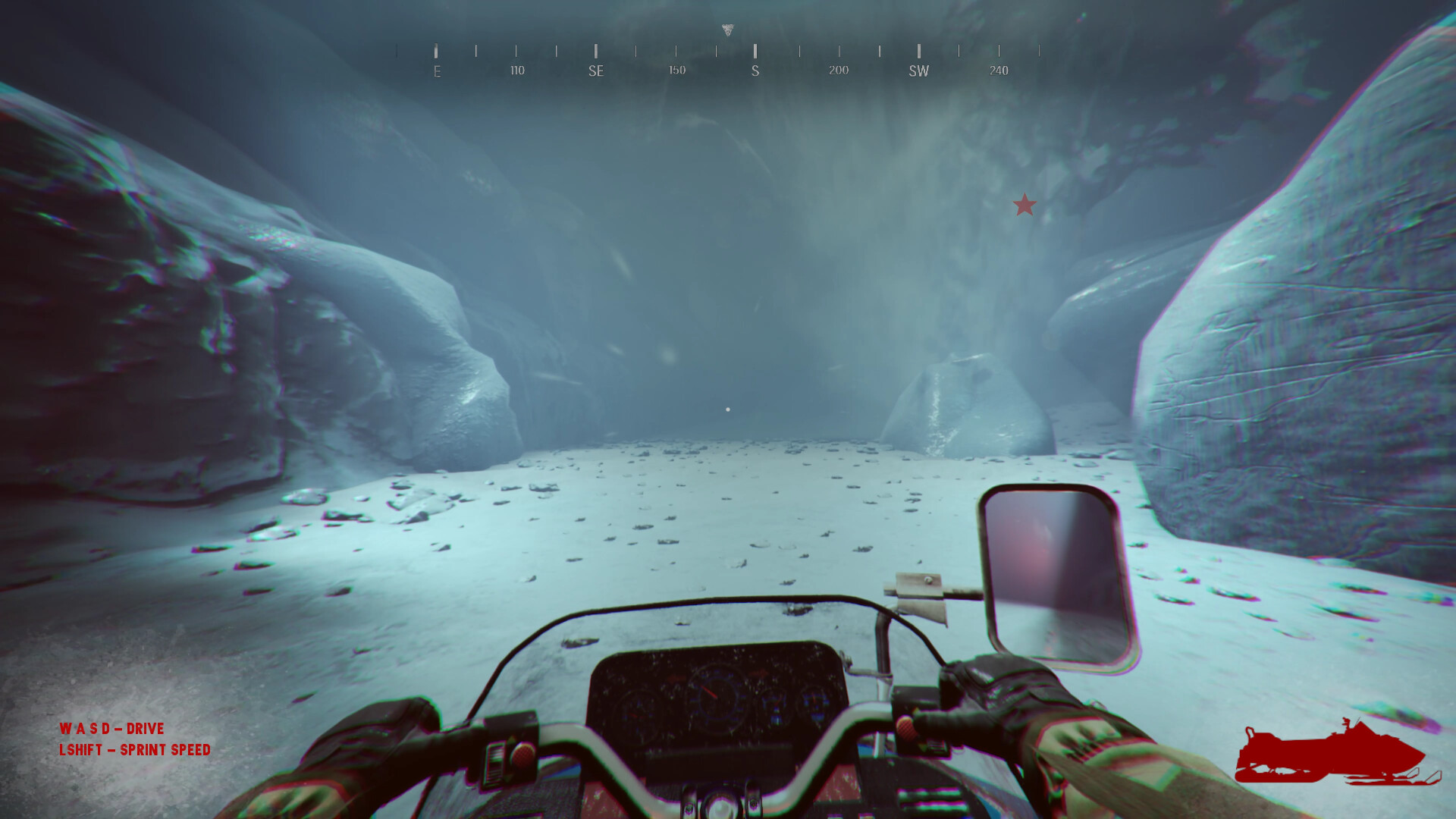Click the fuel gauge on the right dash cluster
1456x819 pixels.
[x=773, y=705]
